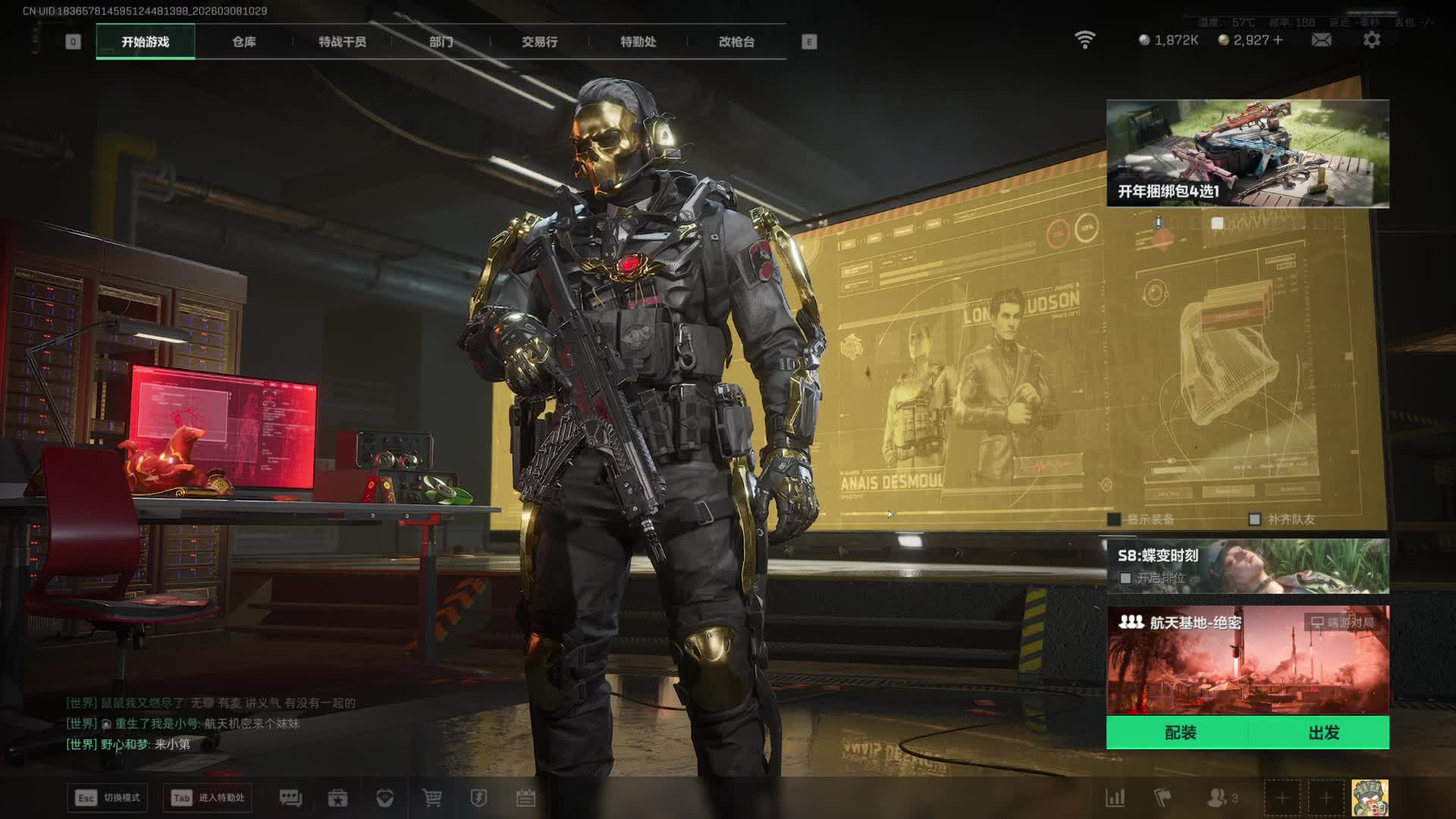Start the match with 出发
Screen dimensions: 1456x819
pos(1323,733)
